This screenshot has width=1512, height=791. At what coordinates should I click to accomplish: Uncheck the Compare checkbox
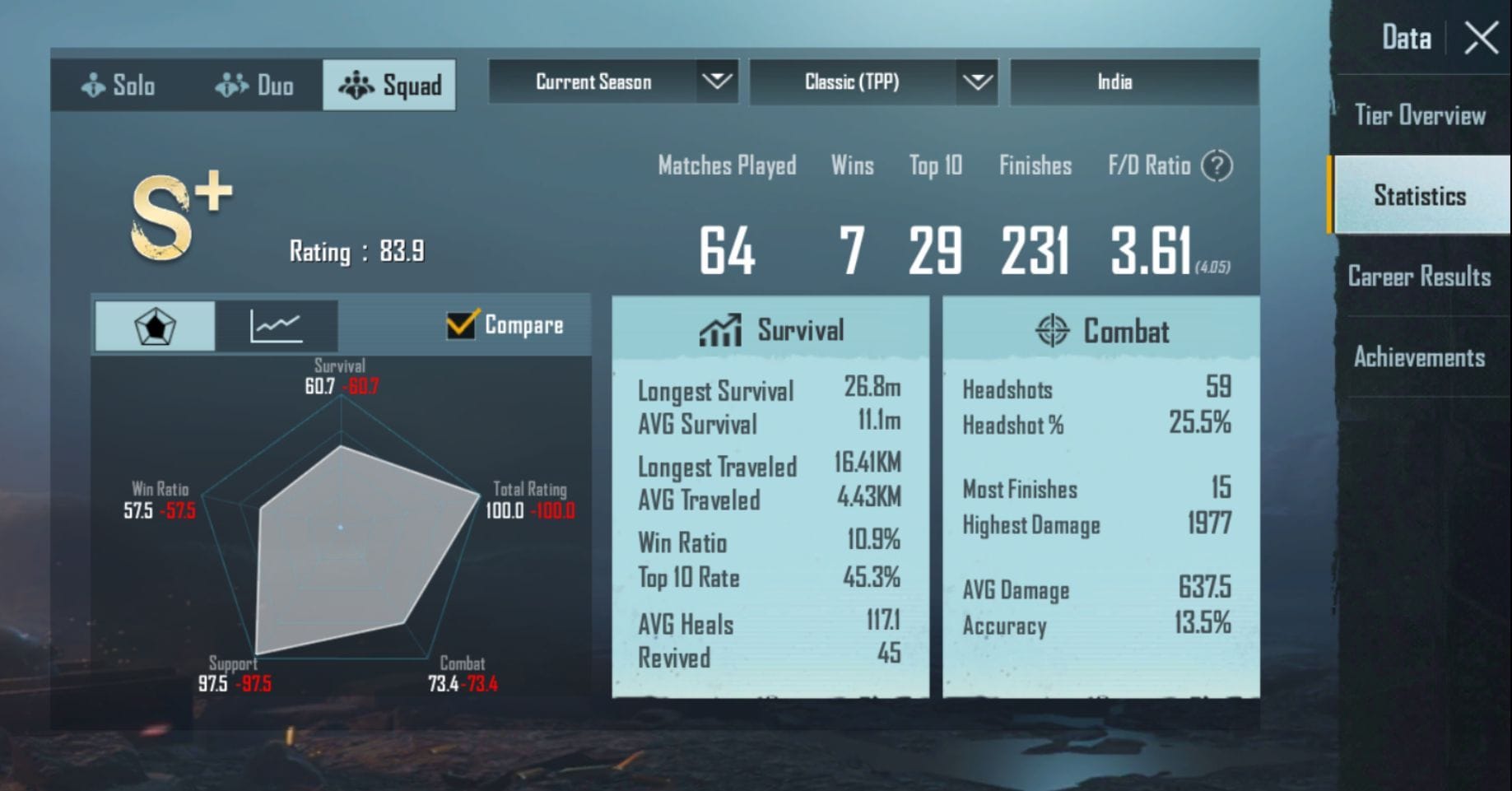[461, 324]
